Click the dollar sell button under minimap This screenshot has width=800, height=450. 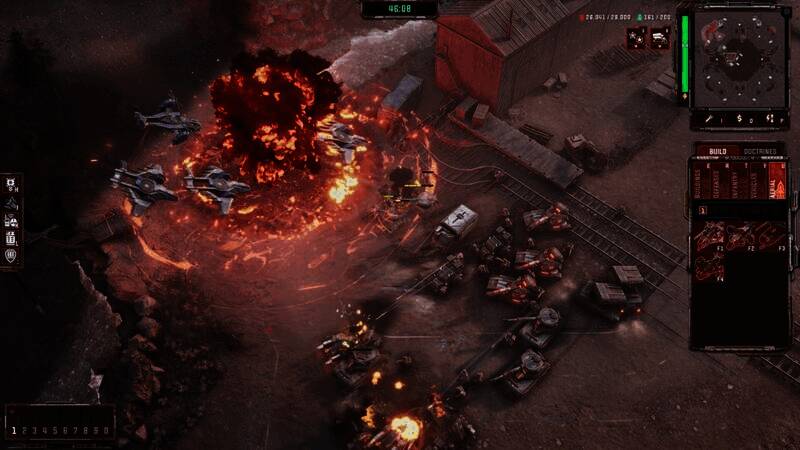[740, 118]
